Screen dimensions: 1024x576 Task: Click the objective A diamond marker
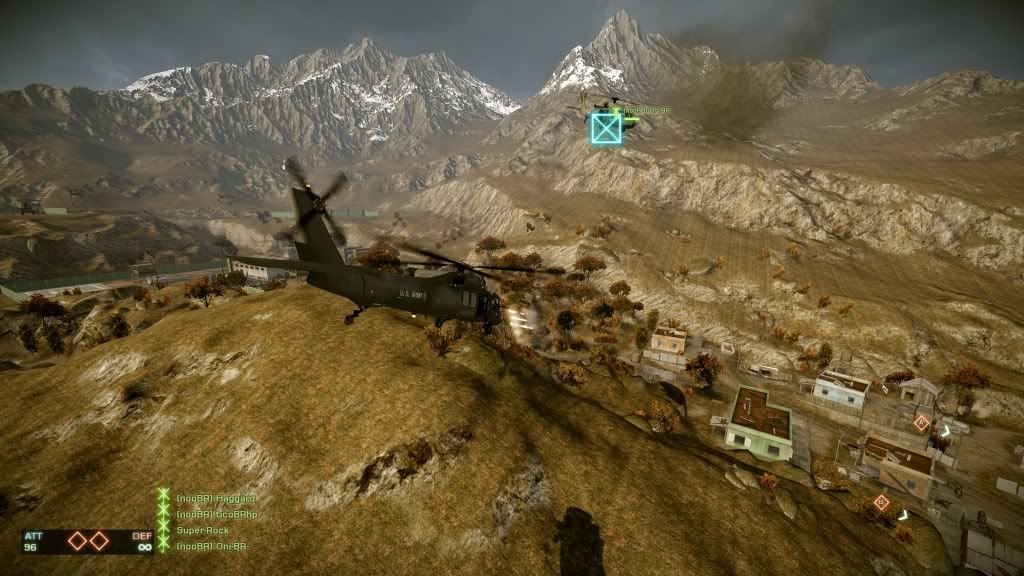point(921,423)
